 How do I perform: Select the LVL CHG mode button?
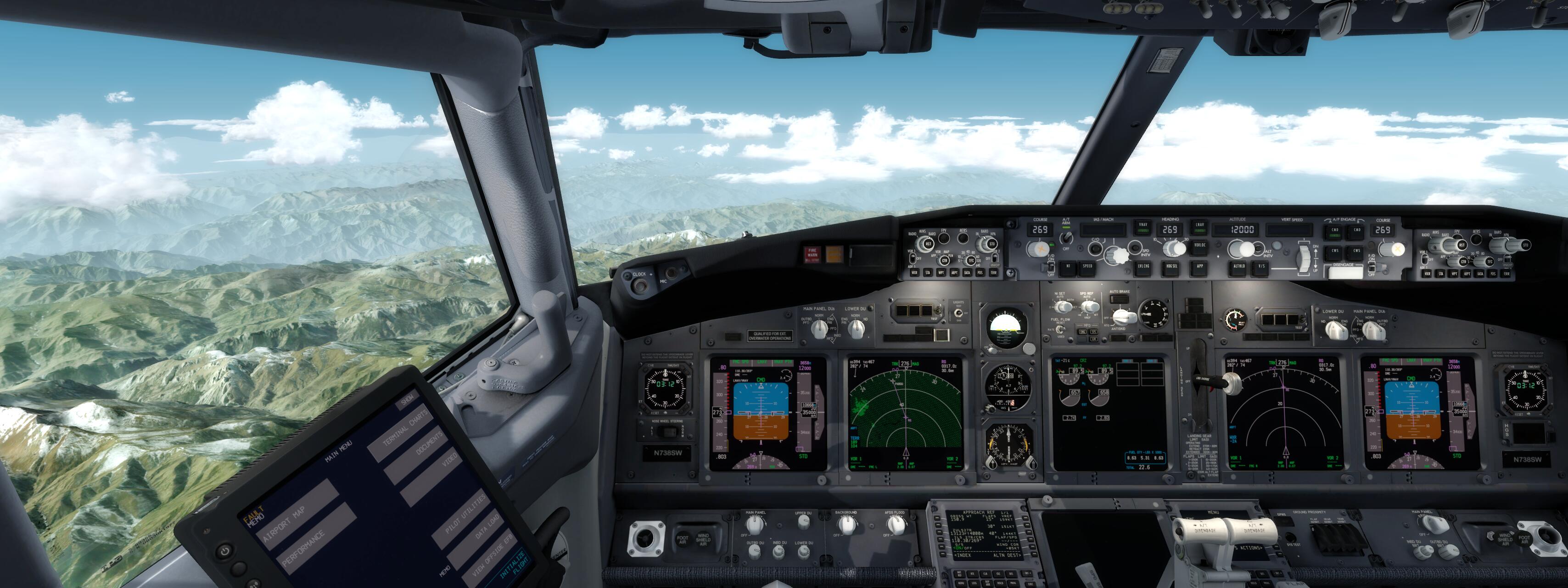click(1143, 266)
